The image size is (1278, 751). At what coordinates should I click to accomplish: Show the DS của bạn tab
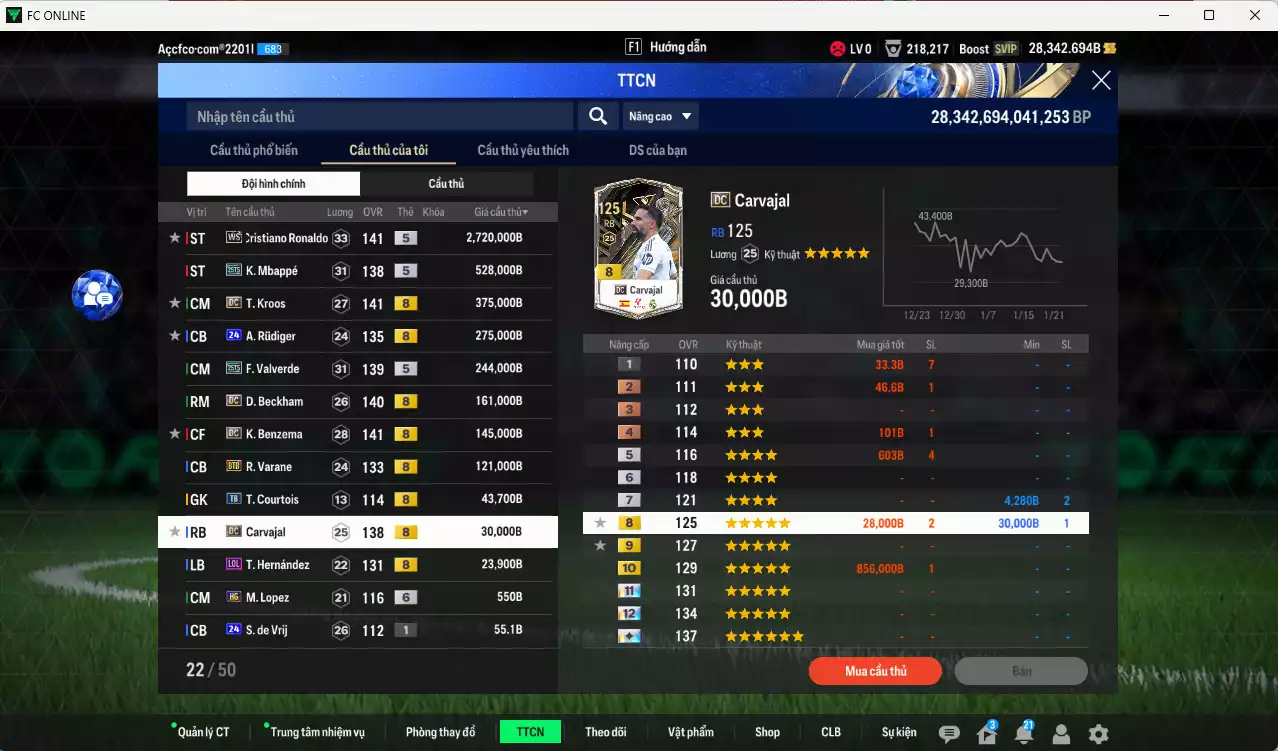pos(657,151)
